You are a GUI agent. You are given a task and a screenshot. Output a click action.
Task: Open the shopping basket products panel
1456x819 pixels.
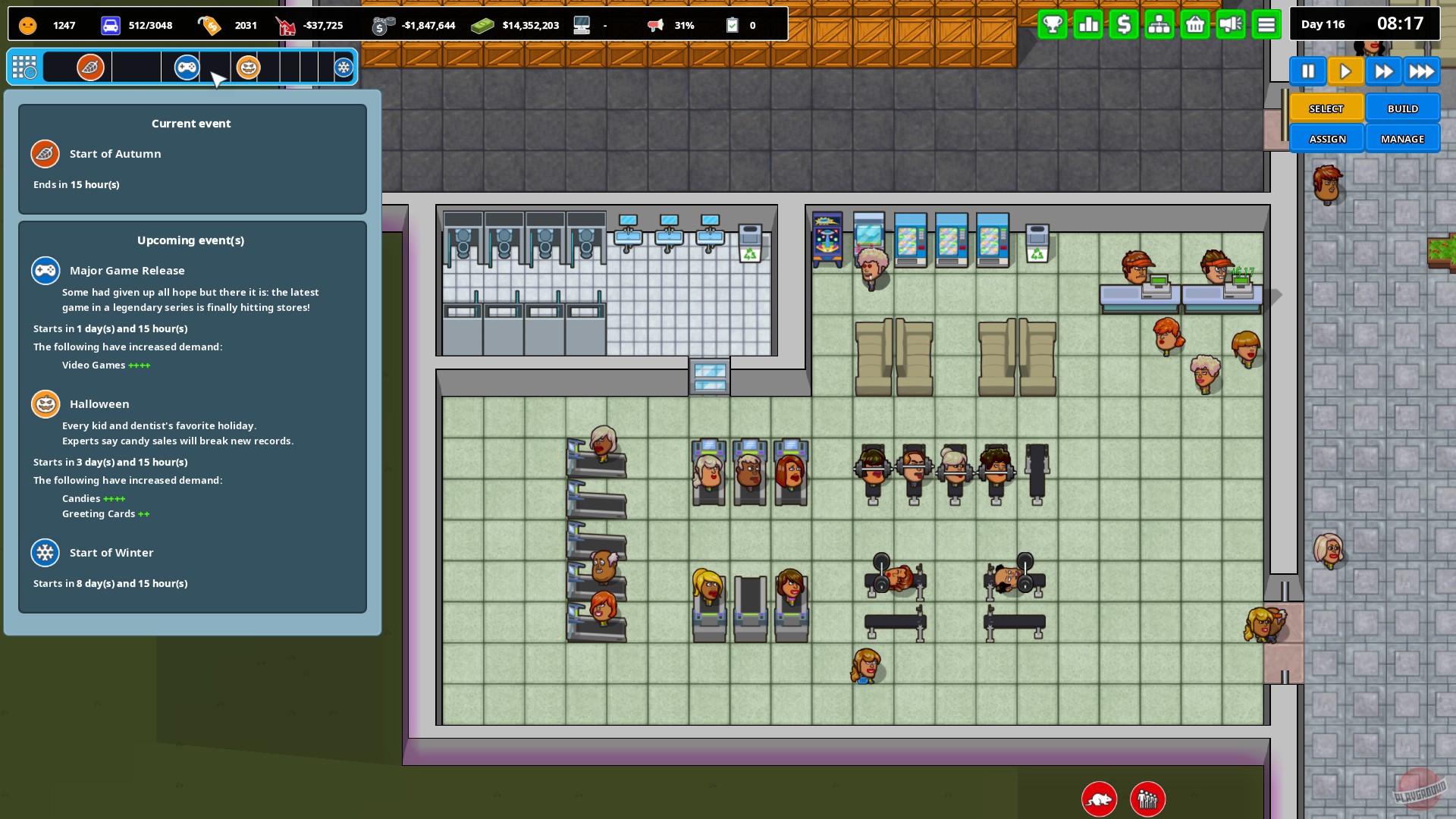[x=1194, y=24]
